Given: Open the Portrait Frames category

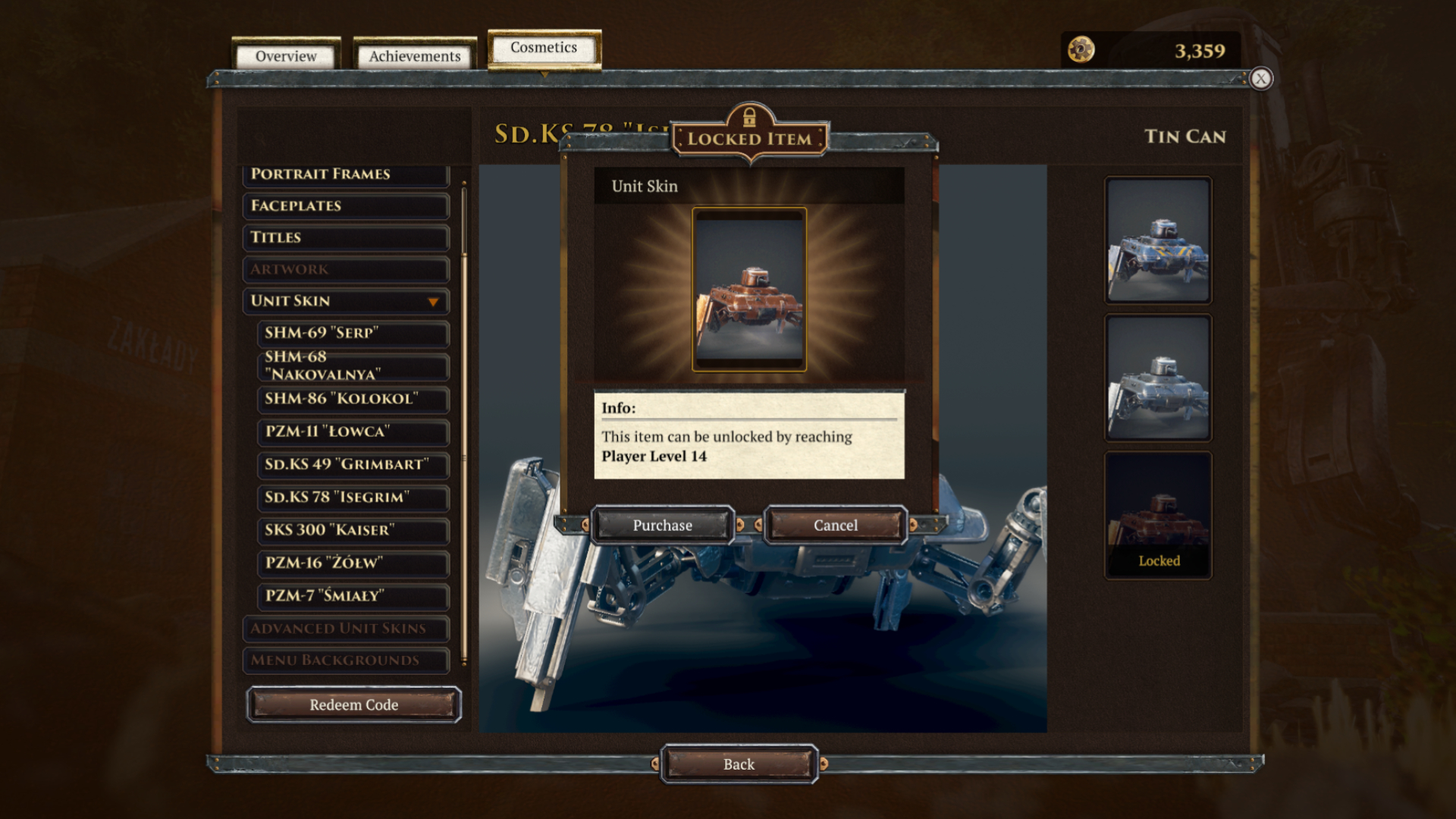Looking at the screenshot, I should (345, 174).
